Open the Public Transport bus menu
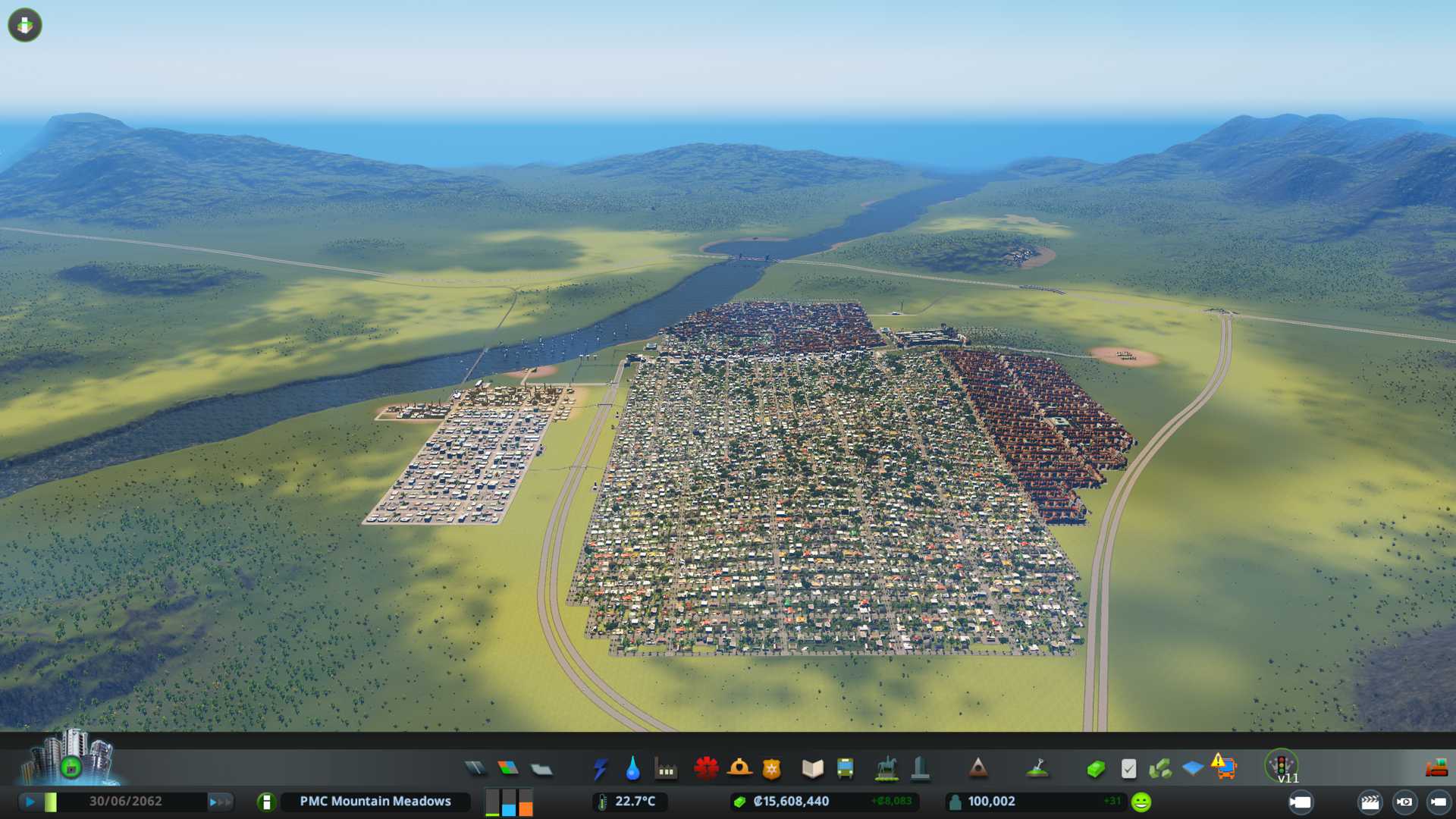Viewport: 1456px width, 819px height. pyautogui.click(x=845, y=769)
